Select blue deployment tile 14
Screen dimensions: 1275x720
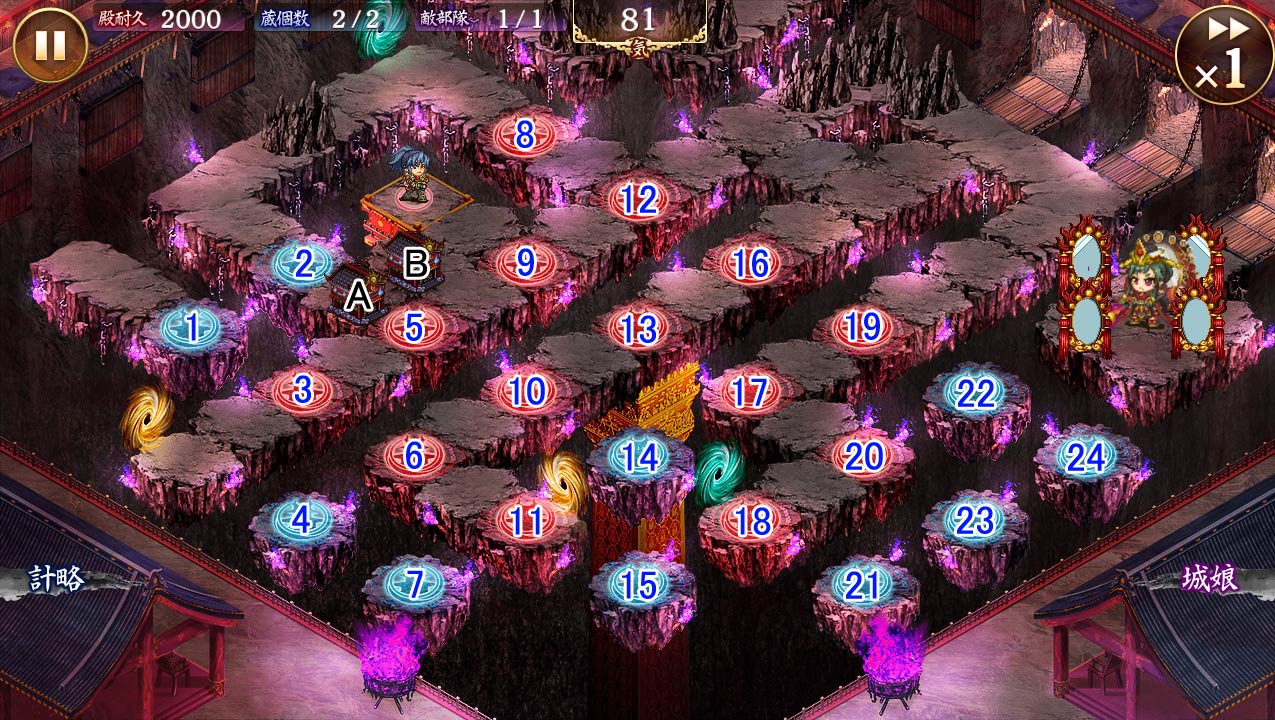(639, 456)
